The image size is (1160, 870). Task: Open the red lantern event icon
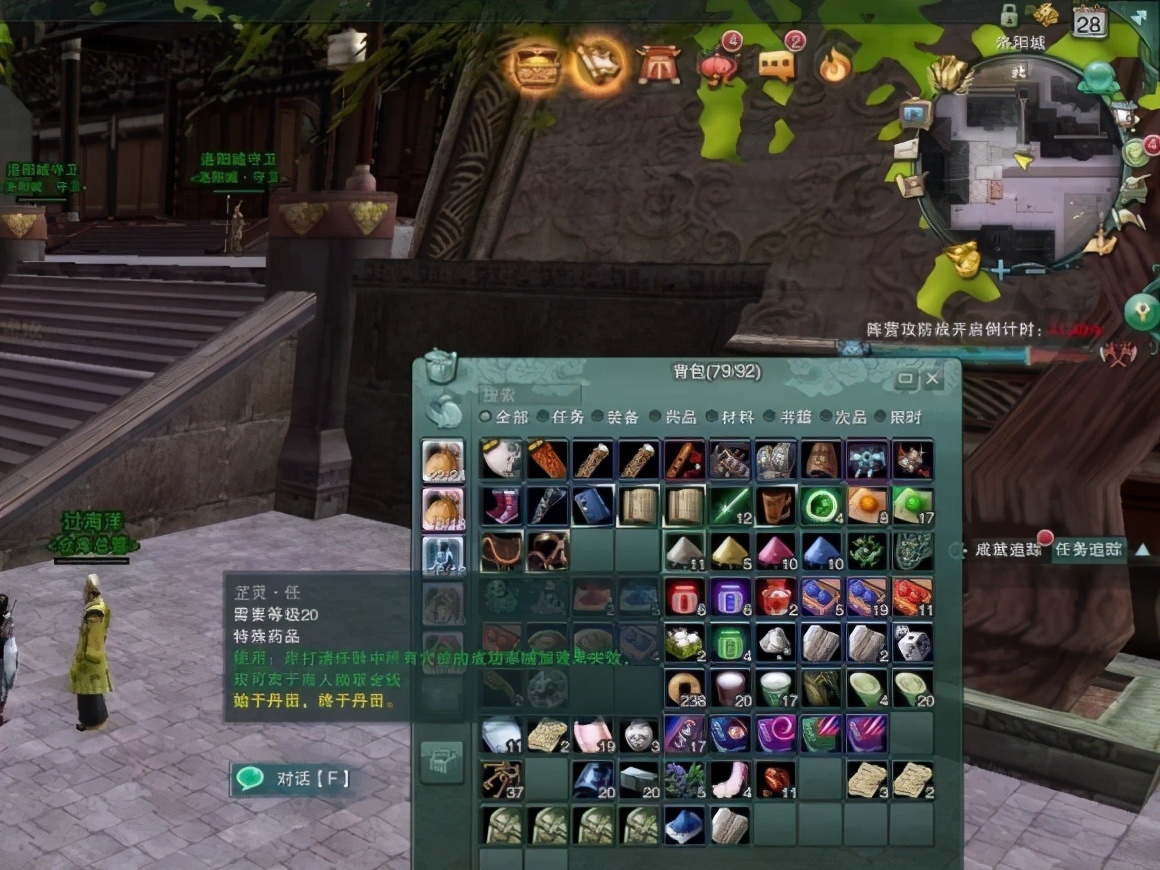[x=718, y=64]
